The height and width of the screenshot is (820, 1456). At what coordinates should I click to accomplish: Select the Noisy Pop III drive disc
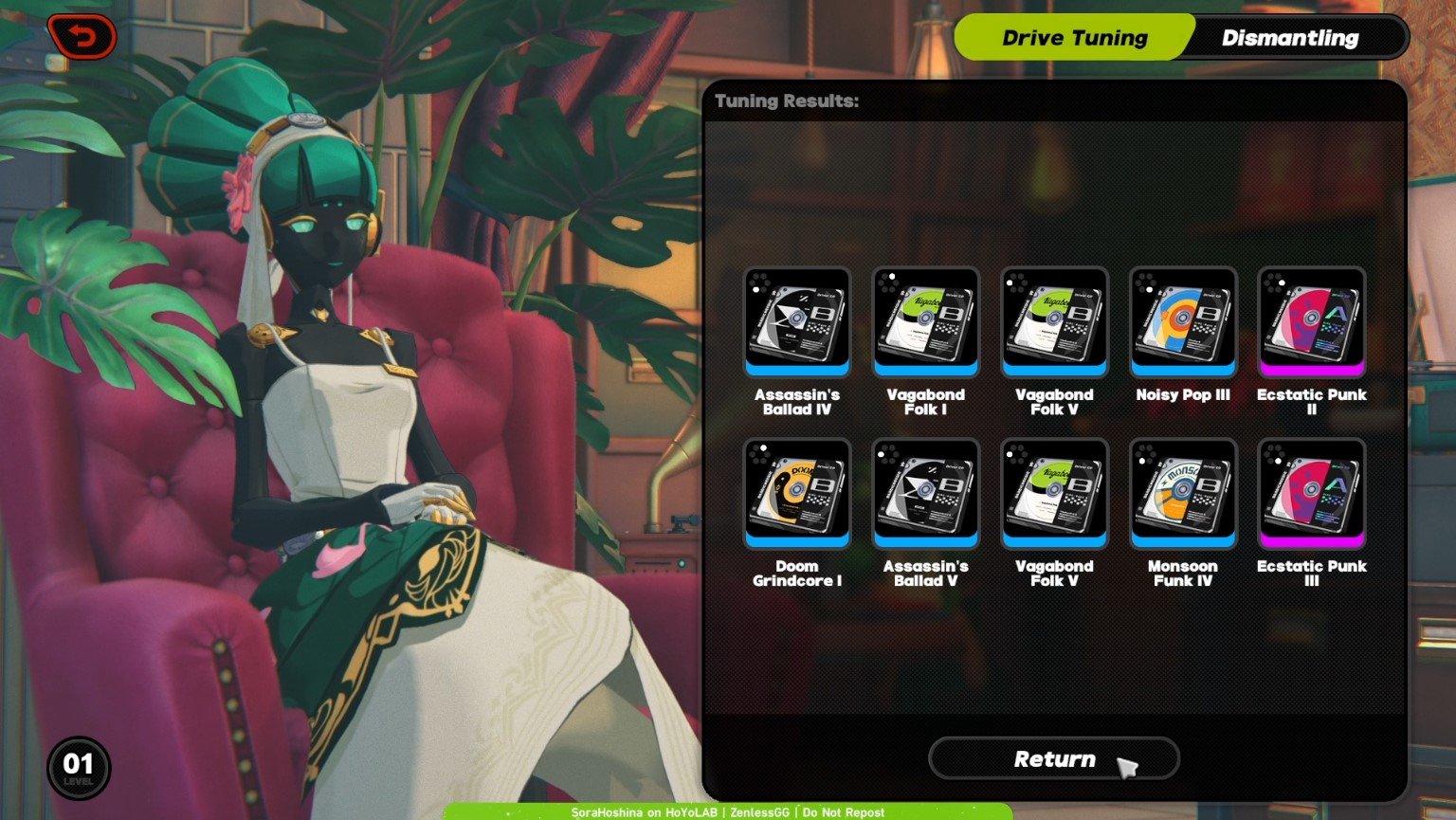coord(1183,321)
